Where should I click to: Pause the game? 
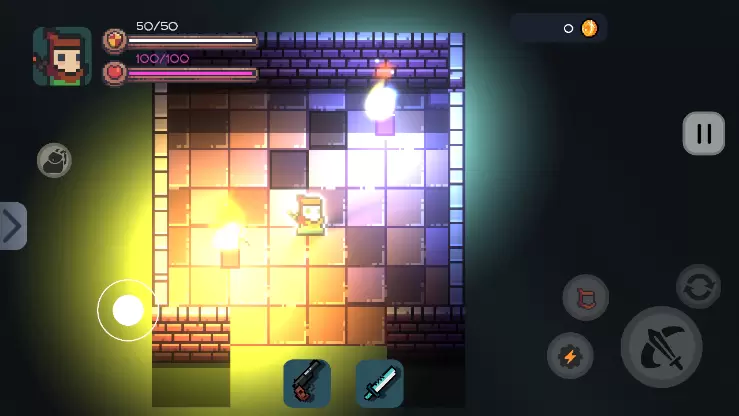[x=703, y=133]
